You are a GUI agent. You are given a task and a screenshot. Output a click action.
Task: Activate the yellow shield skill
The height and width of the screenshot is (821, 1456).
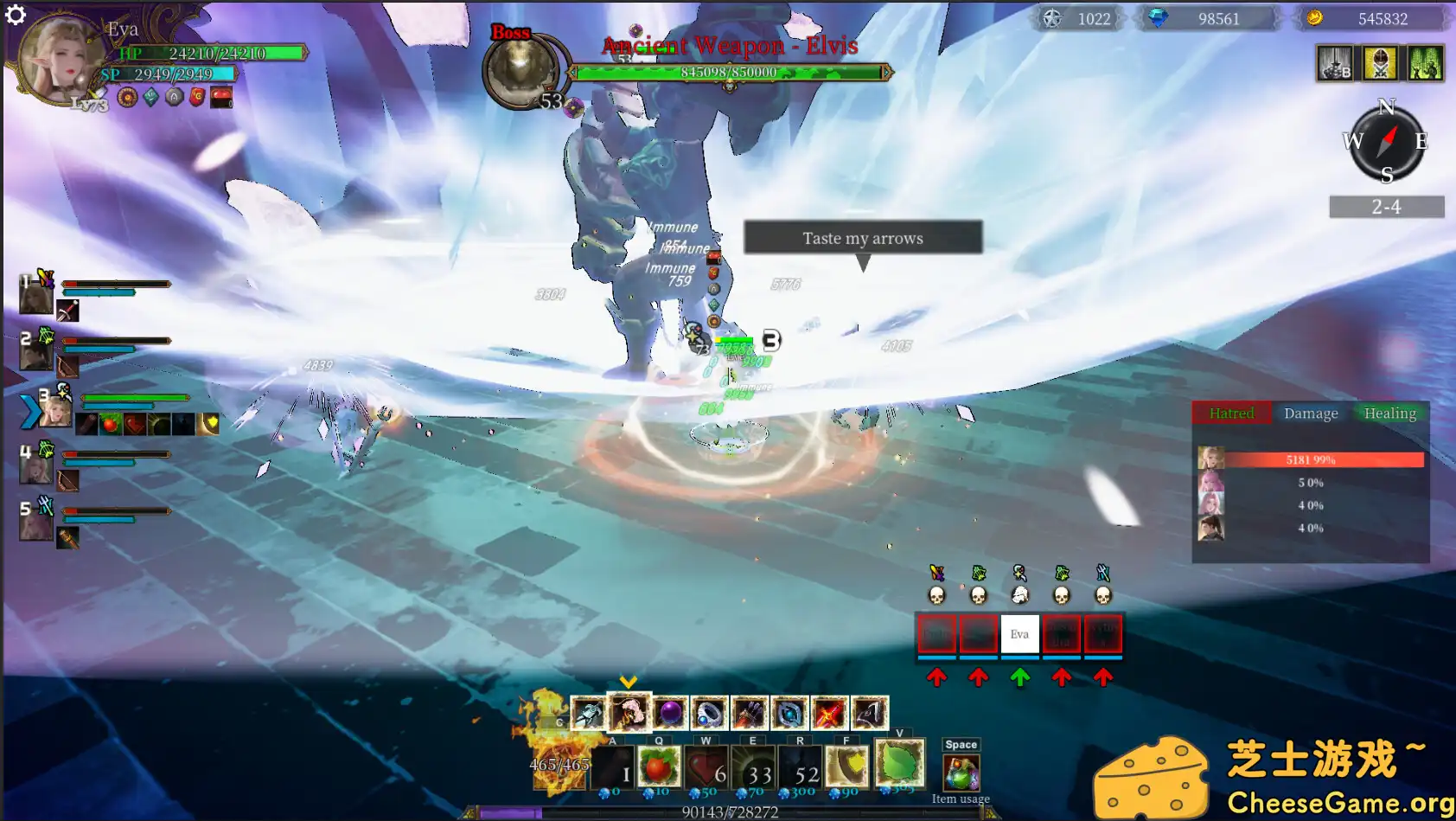(846, 766)
